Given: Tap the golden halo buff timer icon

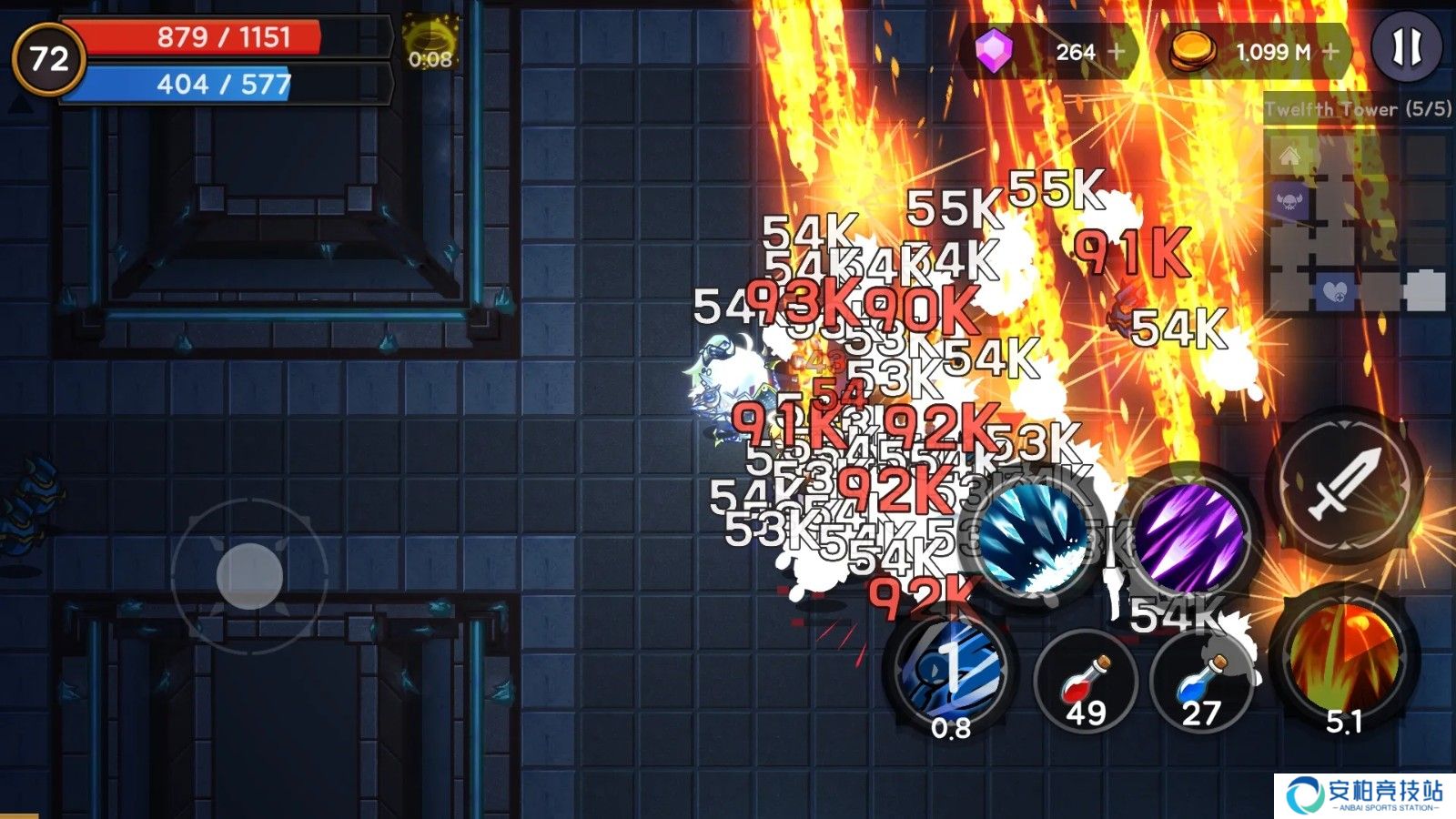Looking at the screenshot, I should click(429, 41).
